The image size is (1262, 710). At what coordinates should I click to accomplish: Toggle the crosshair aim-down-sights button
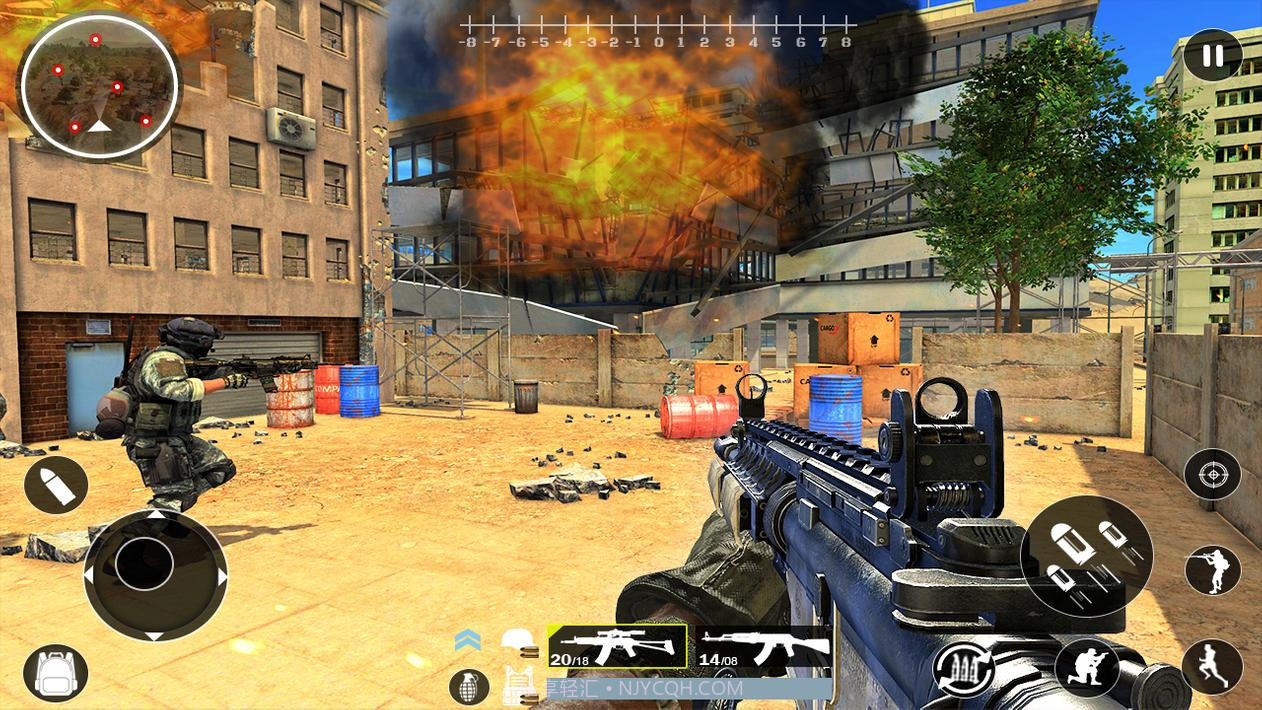click(1212, 474)
